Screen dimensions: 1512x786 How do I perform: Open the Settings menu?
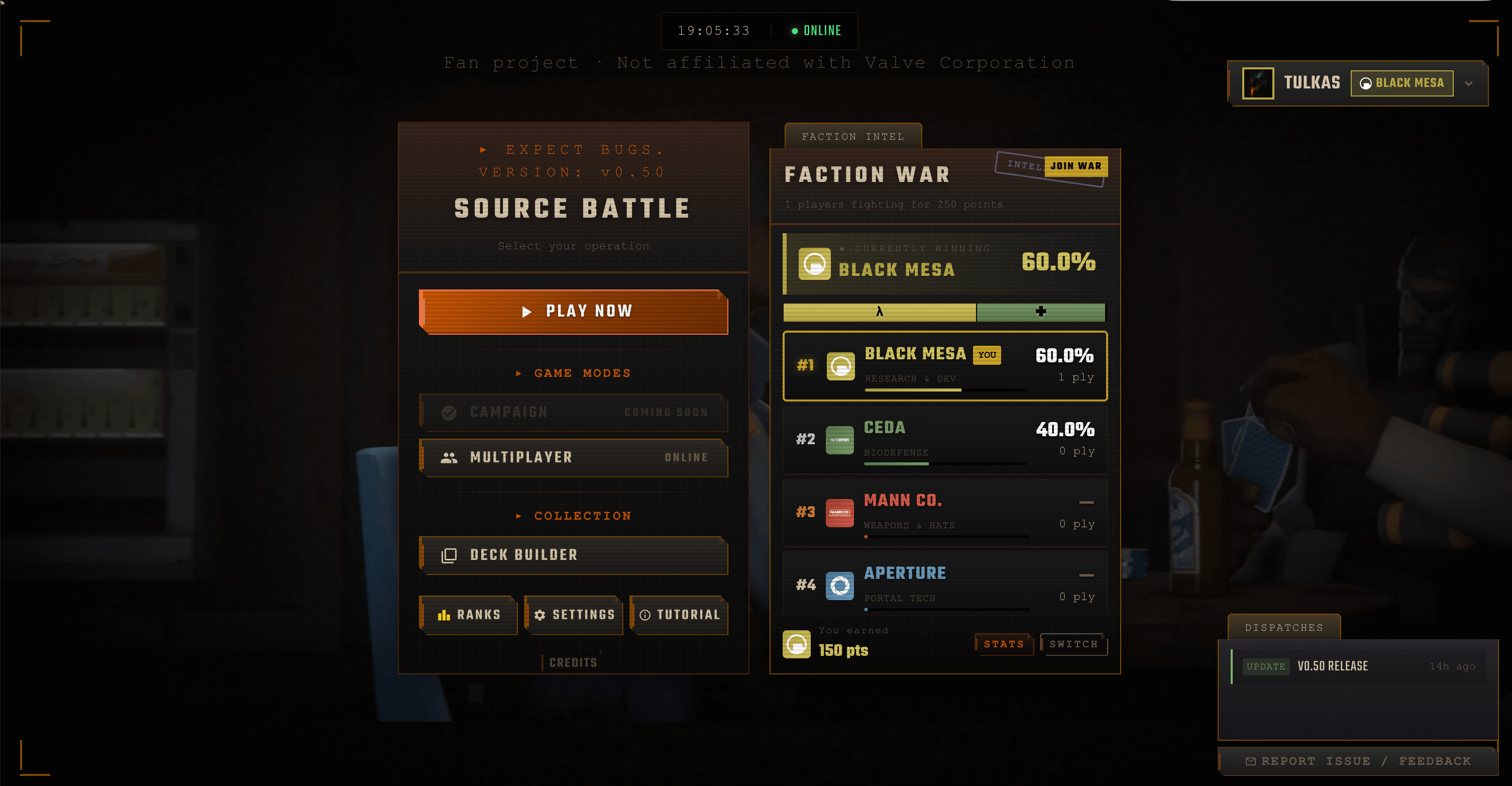pos(574,615)
